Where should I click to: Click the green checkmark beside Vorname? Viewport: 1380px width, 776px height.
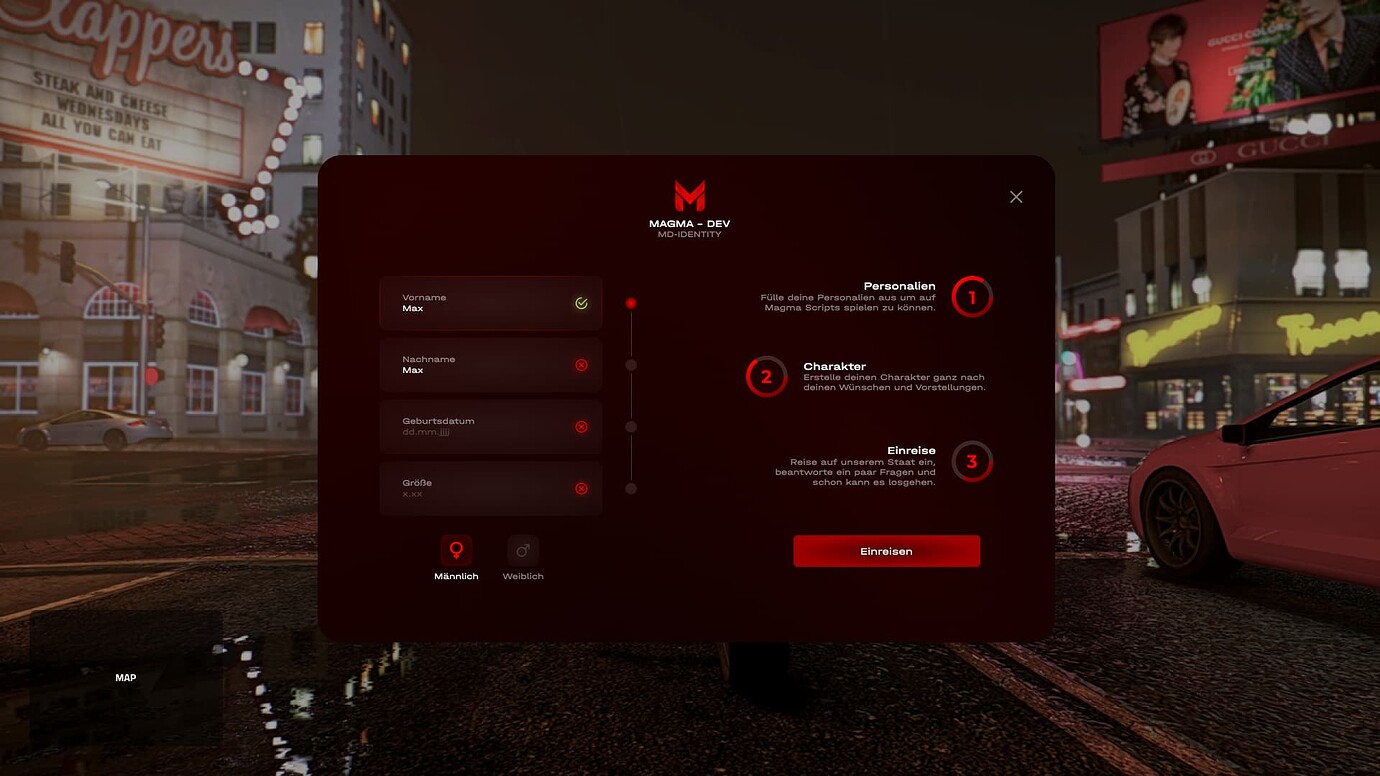click(x=581, y=302)
